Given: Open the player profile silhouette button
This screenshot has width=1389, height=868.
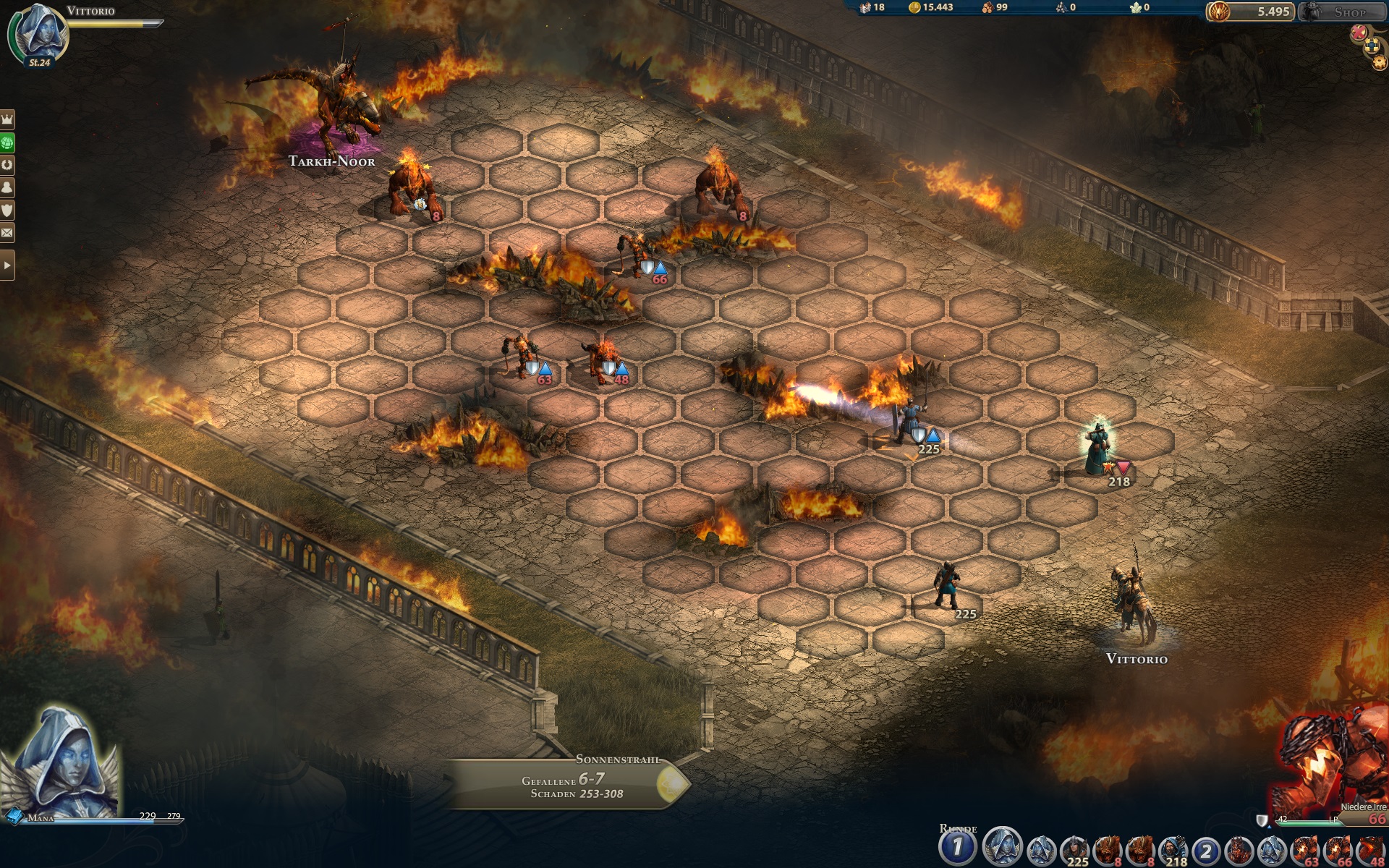Looking at the screenshot, I should tap(7, 187).
